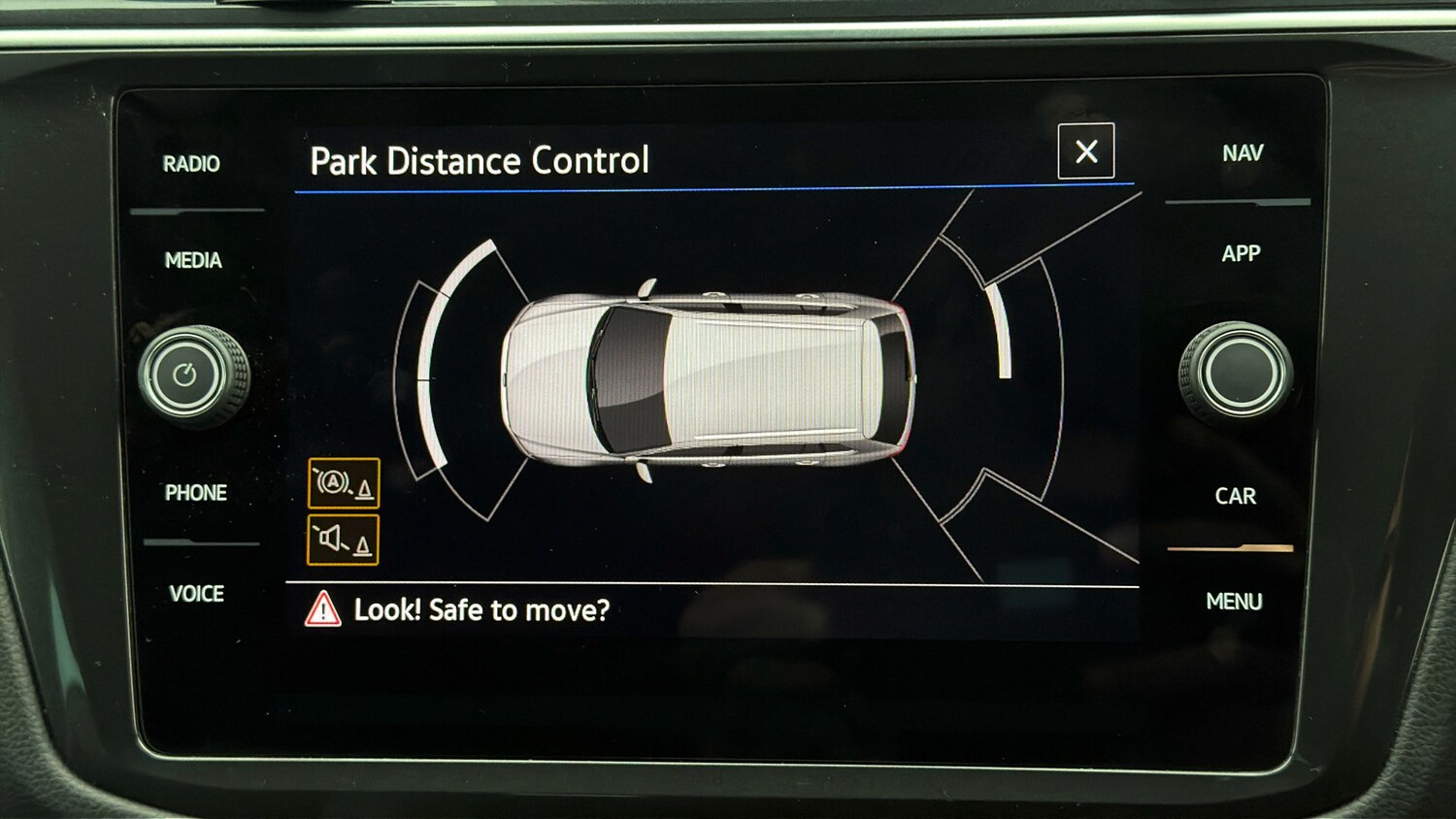Open the PHONE screen

[195, 493]
